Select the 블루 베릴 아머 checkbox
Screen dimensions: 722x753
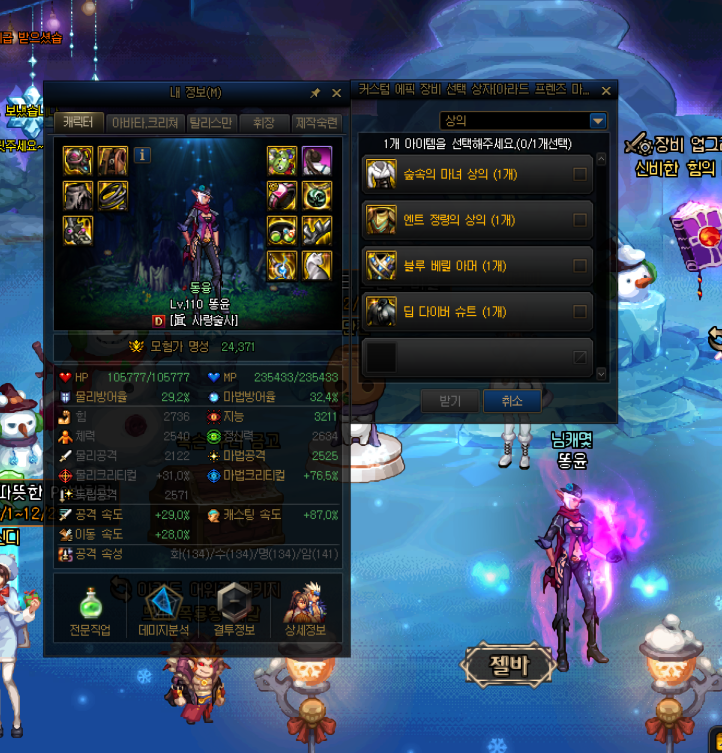pyautogui.click(x=579, y=266)
